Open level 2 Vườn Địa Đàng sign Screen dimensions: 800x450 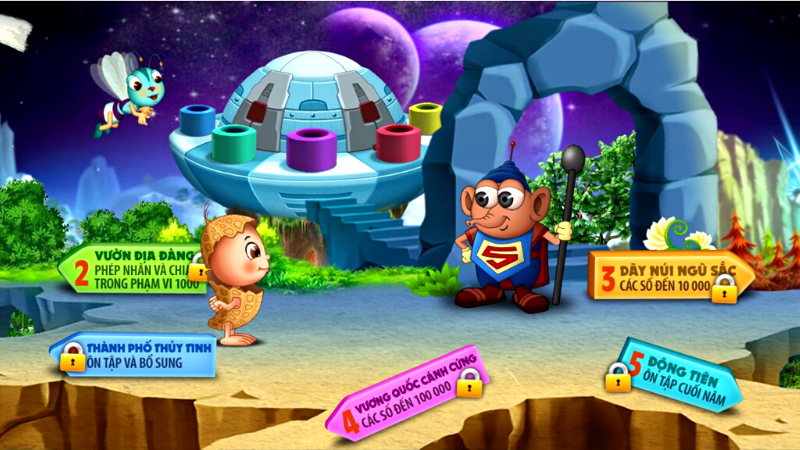(x=130, y=268)
